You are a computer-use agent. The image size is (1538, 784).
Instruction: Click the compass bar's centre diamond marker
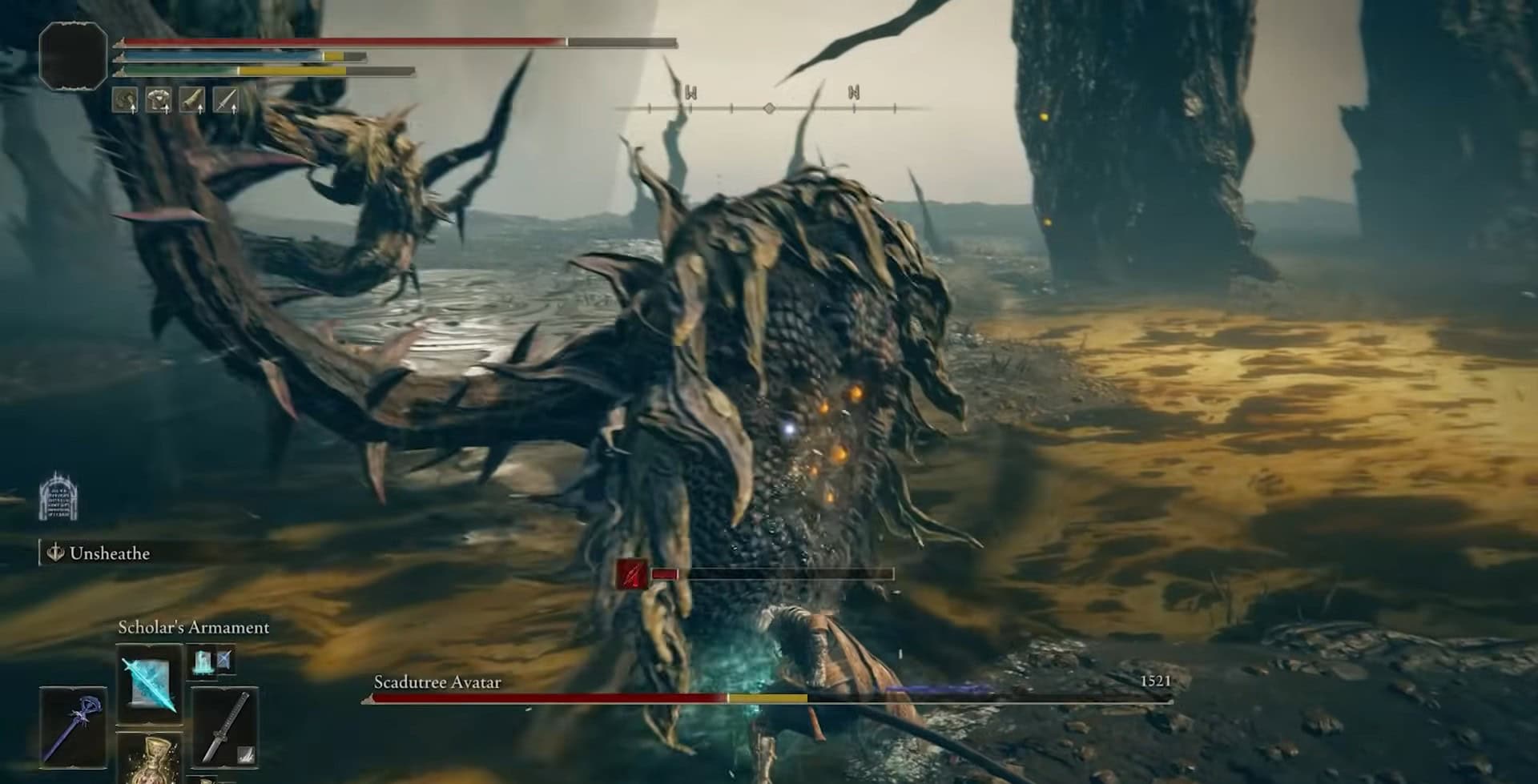[769, 107]
